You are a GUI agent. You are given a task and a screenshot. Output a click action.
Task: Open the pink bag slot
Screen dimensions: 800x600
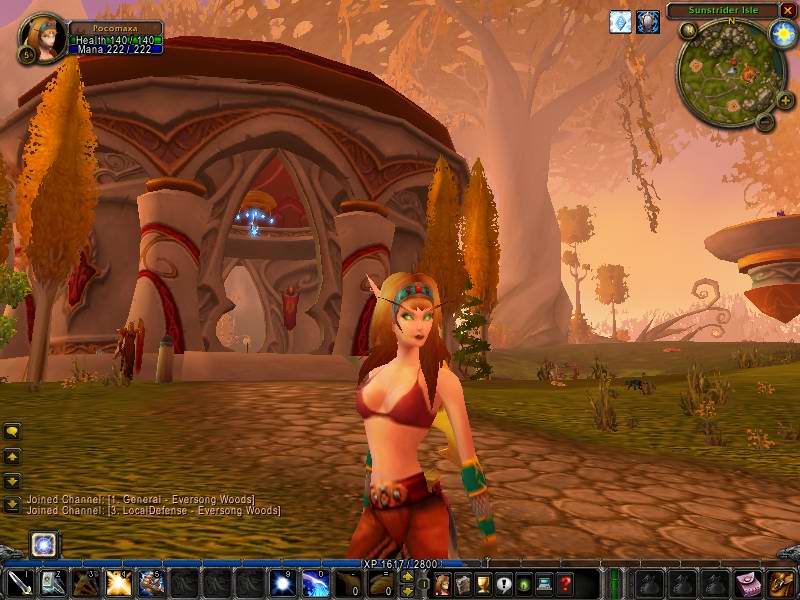pyautogui.click(x=748, y=583)
